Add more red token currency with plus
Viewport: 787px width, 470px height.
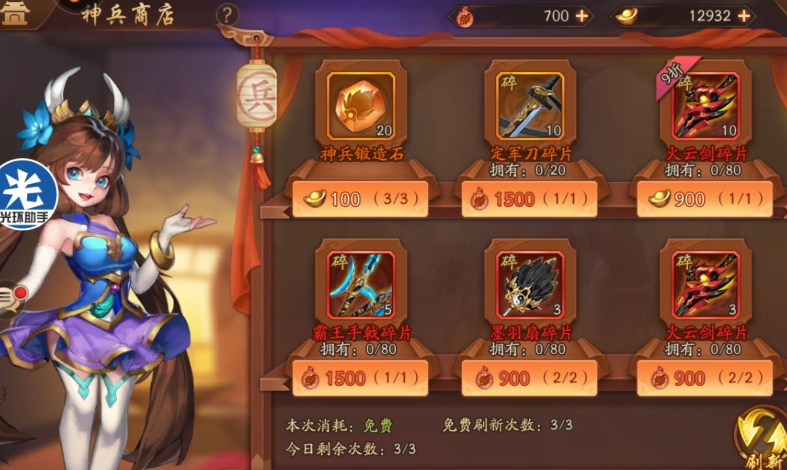[x=582, y=16]
